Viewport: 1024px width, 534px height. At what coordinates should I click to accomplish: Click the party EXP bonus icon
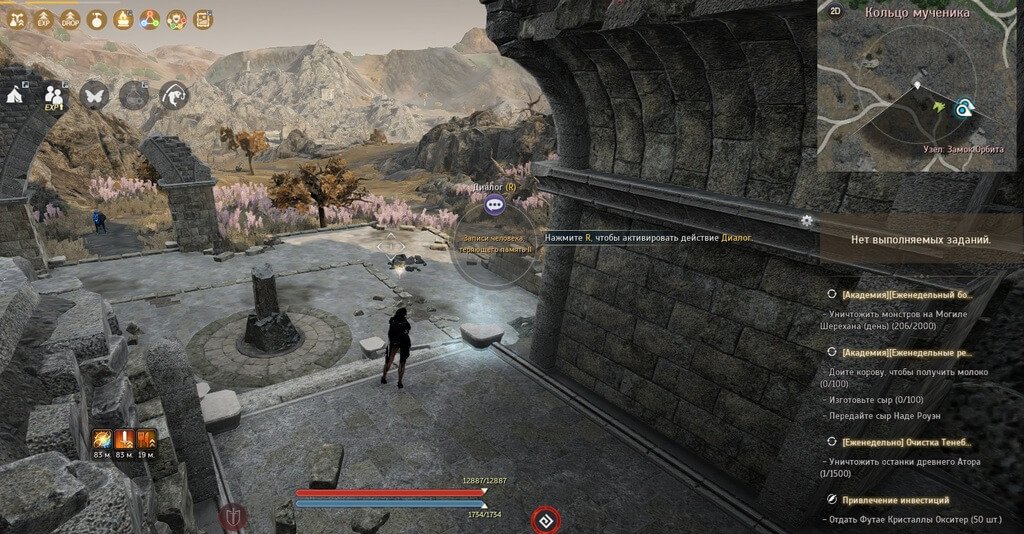coord(54,95)
